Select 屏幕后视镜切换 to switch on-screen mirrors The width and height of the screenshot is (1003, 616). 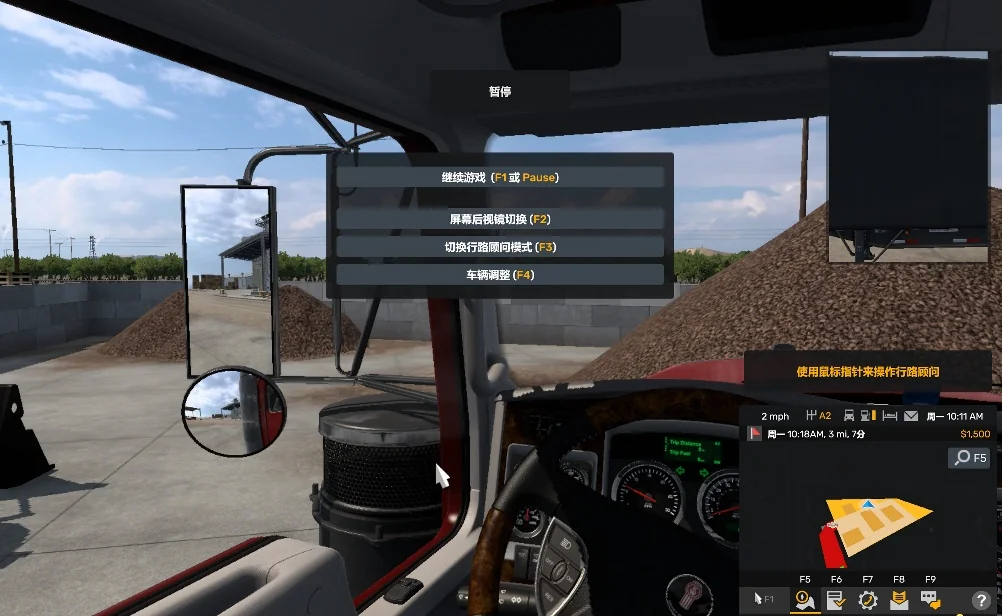click(500, 219)
